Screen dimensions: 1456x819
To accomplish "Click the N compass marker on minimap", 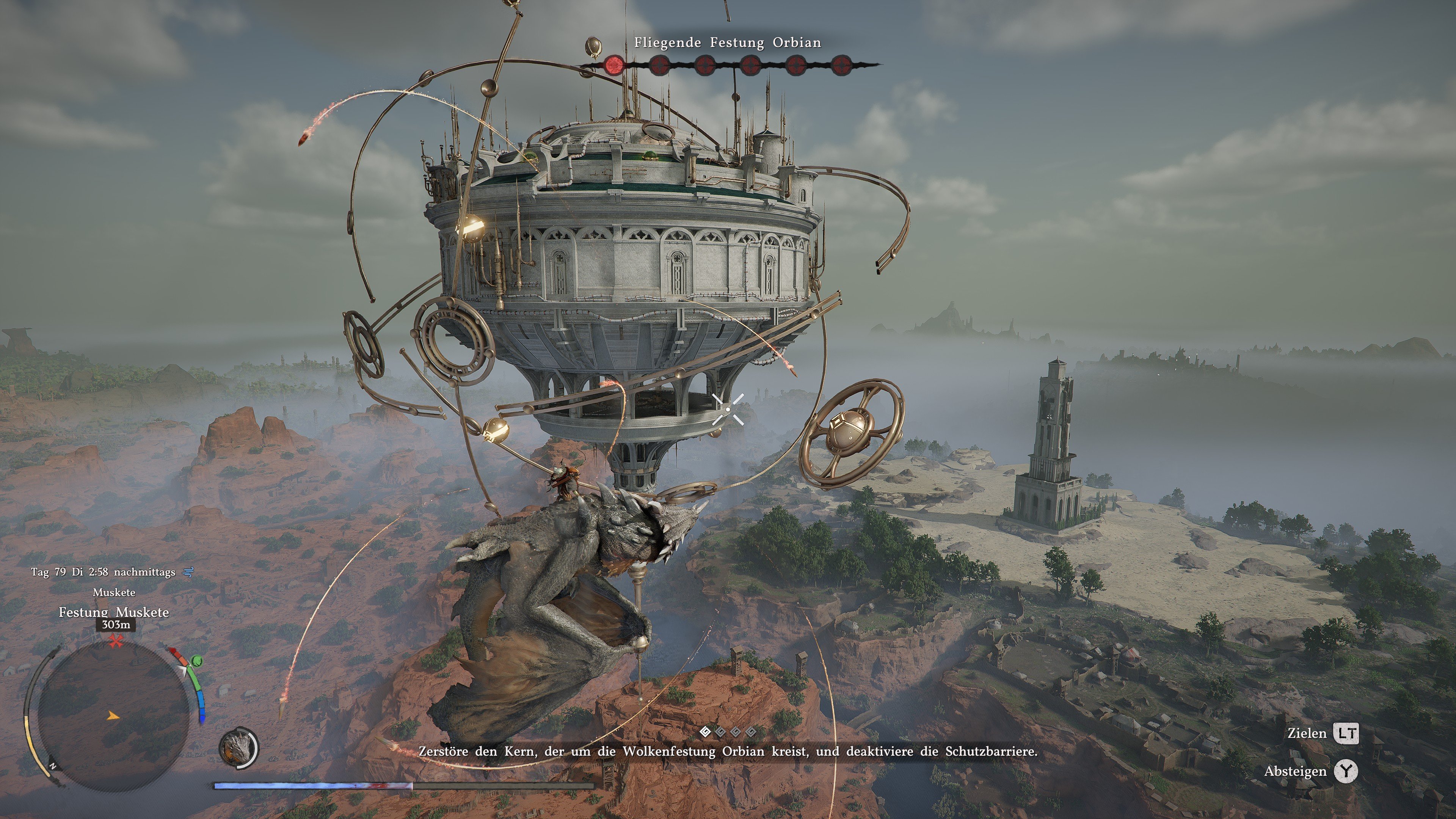I will coord(53,766).
